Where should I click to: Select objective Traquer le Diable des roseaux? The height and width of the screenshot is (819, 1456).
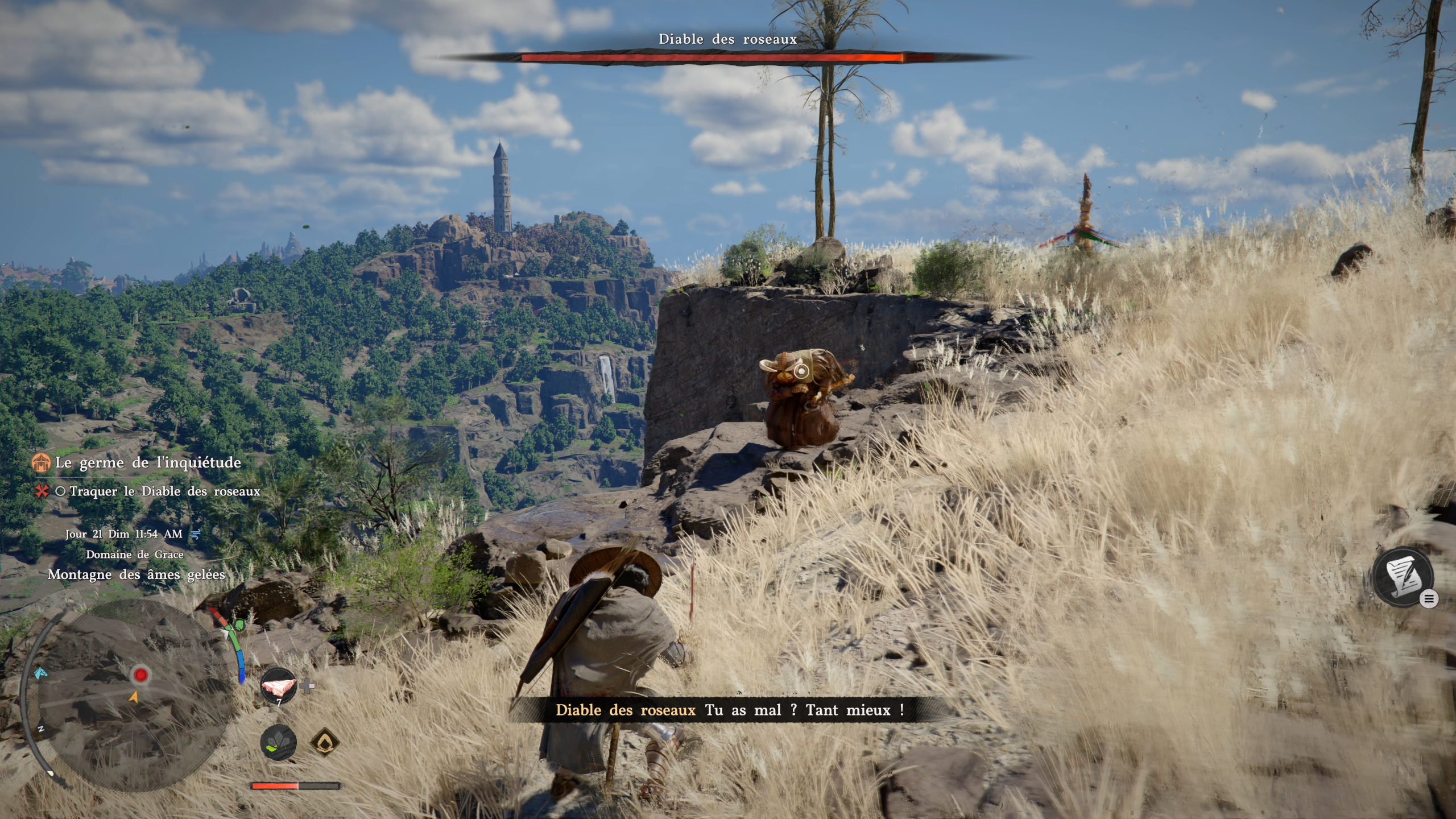pyautogui.click(x=164, y=491)
